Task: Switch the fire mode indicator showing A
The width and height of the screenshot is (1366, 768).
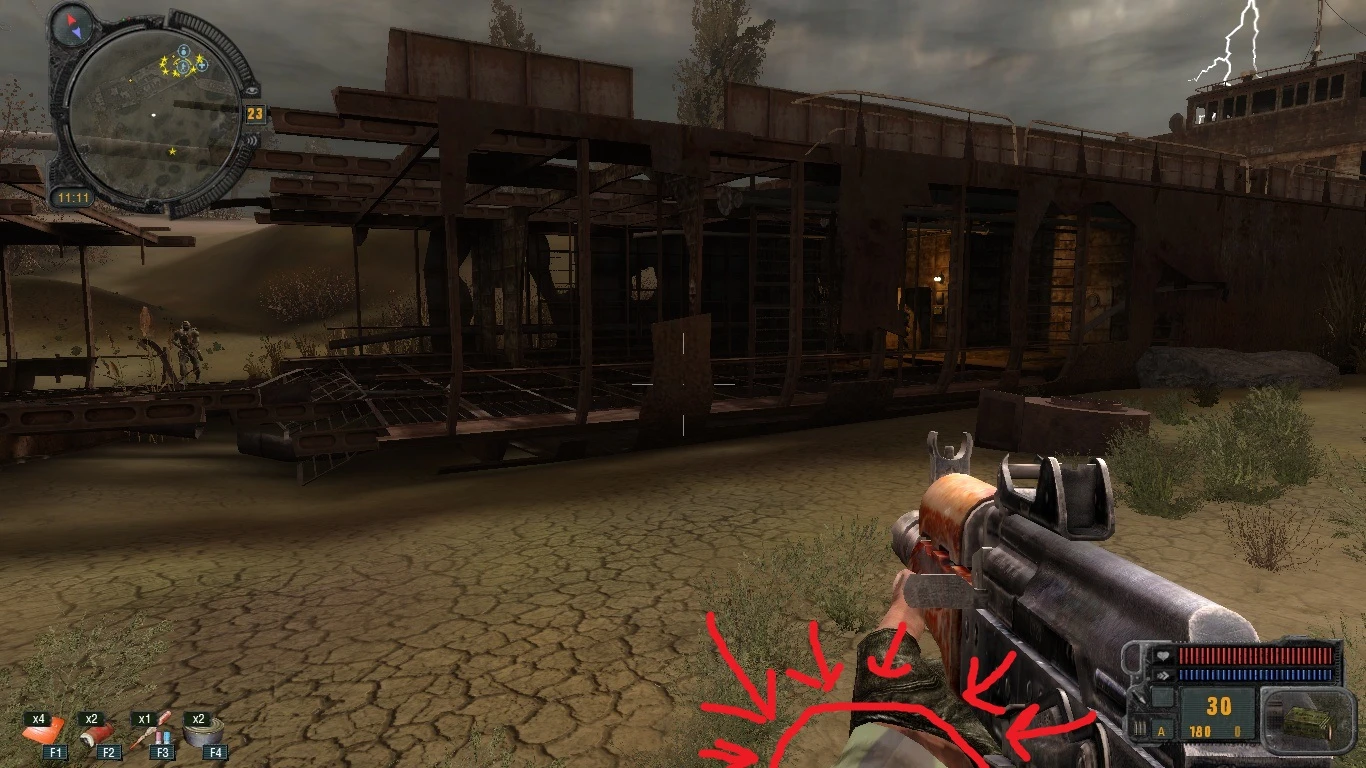Action: point(1161,731)
